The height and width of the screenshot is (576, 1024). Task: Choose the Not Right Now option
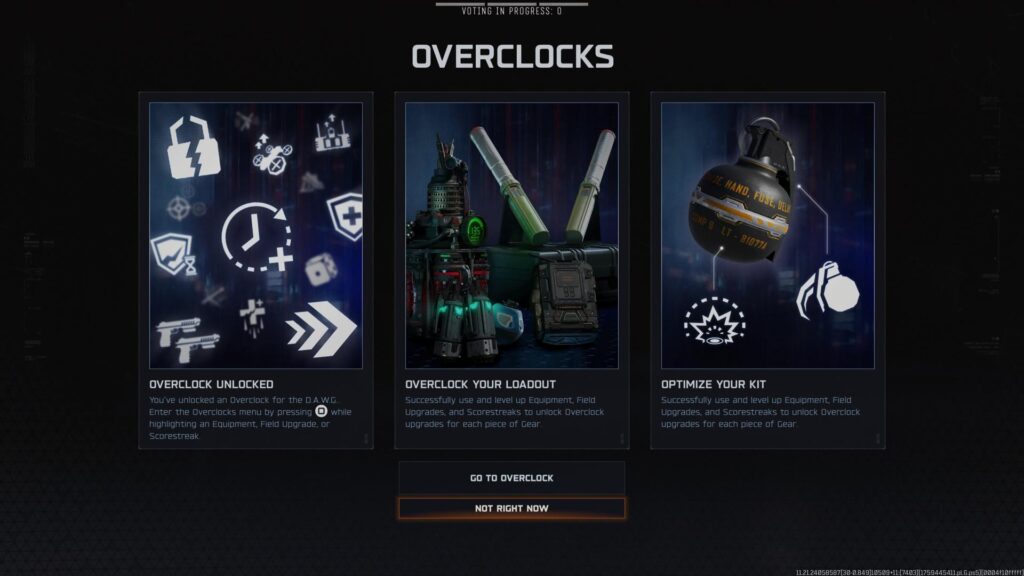tap(511, 508)
